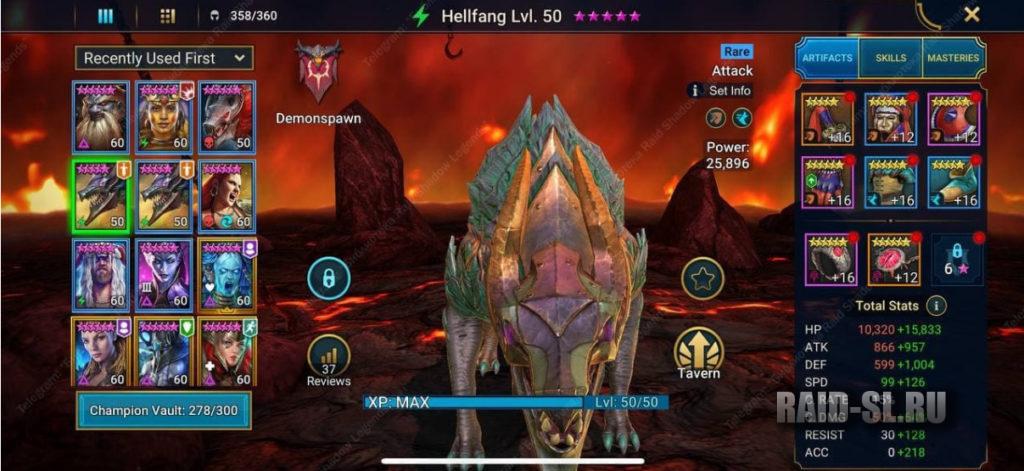Show the Set Info details
The height and width of the screenshot is (471, 1024).
coord(720,90)
